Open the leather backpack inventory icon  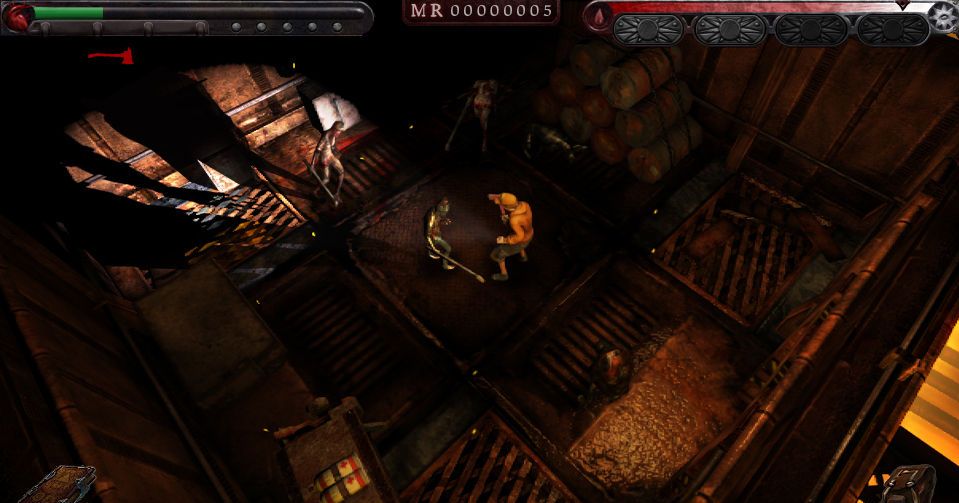pos(909,485)
